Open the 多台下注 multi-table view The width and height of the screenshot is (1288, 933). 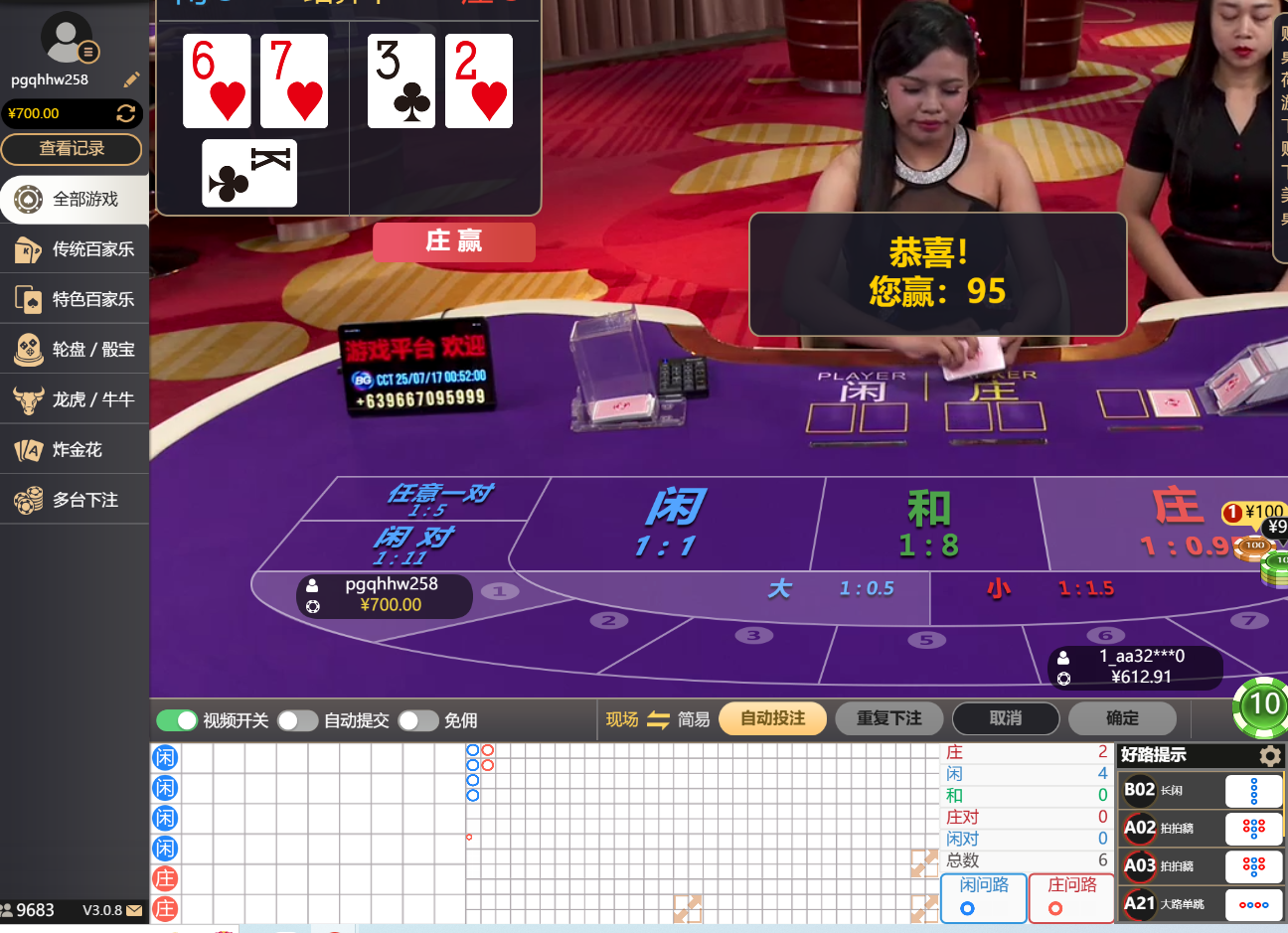[75, 499]
